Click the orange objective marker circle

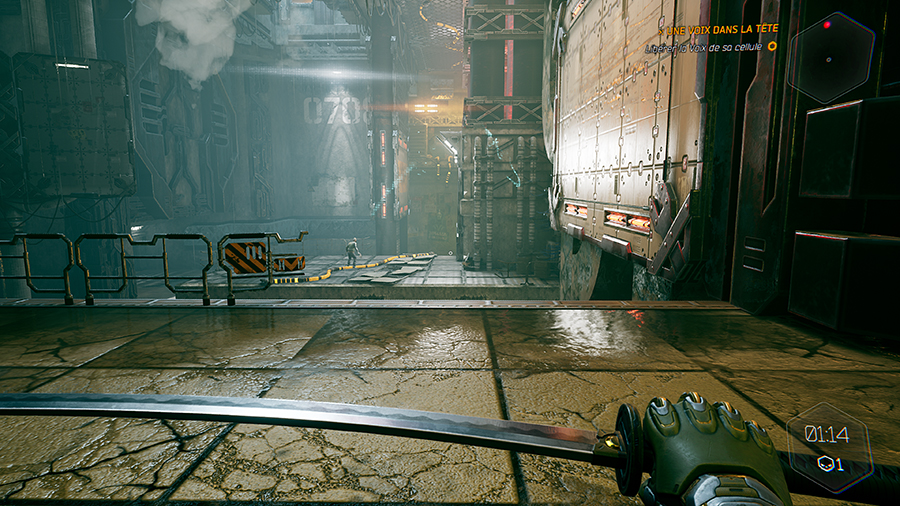(x=772, y=46)
